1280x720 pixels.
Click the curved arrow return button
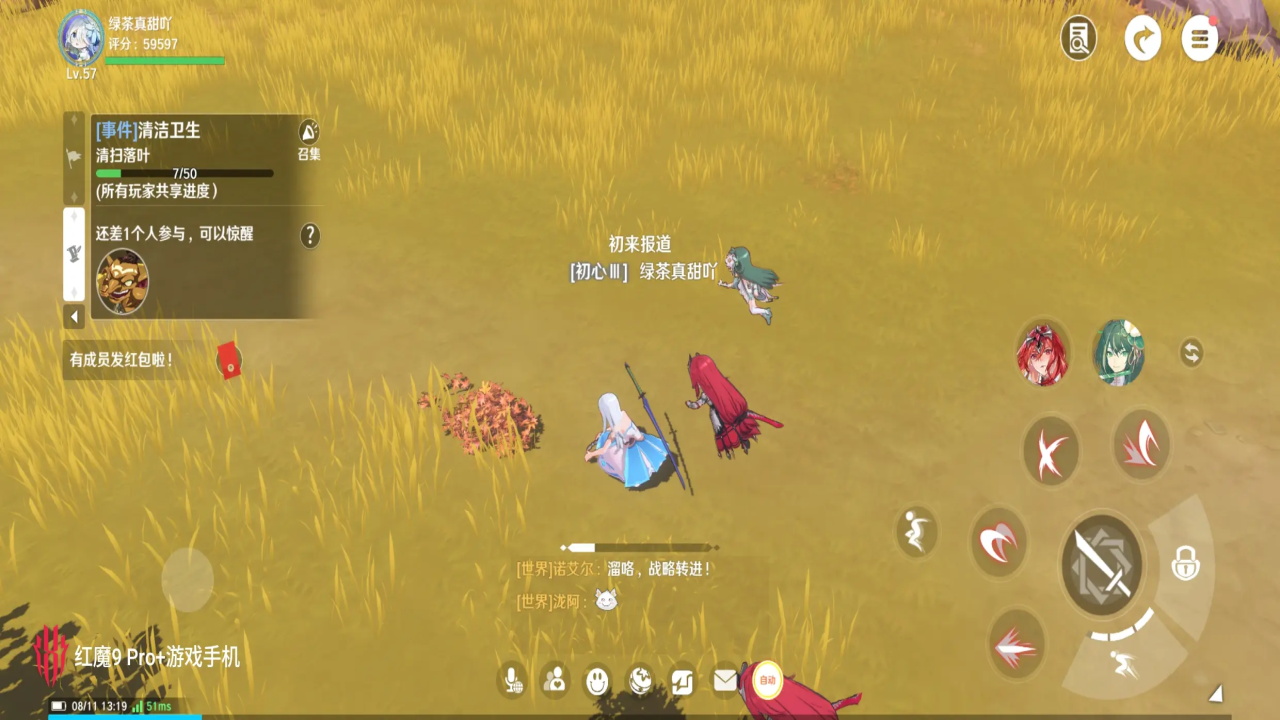click(x=1142, y=39)
